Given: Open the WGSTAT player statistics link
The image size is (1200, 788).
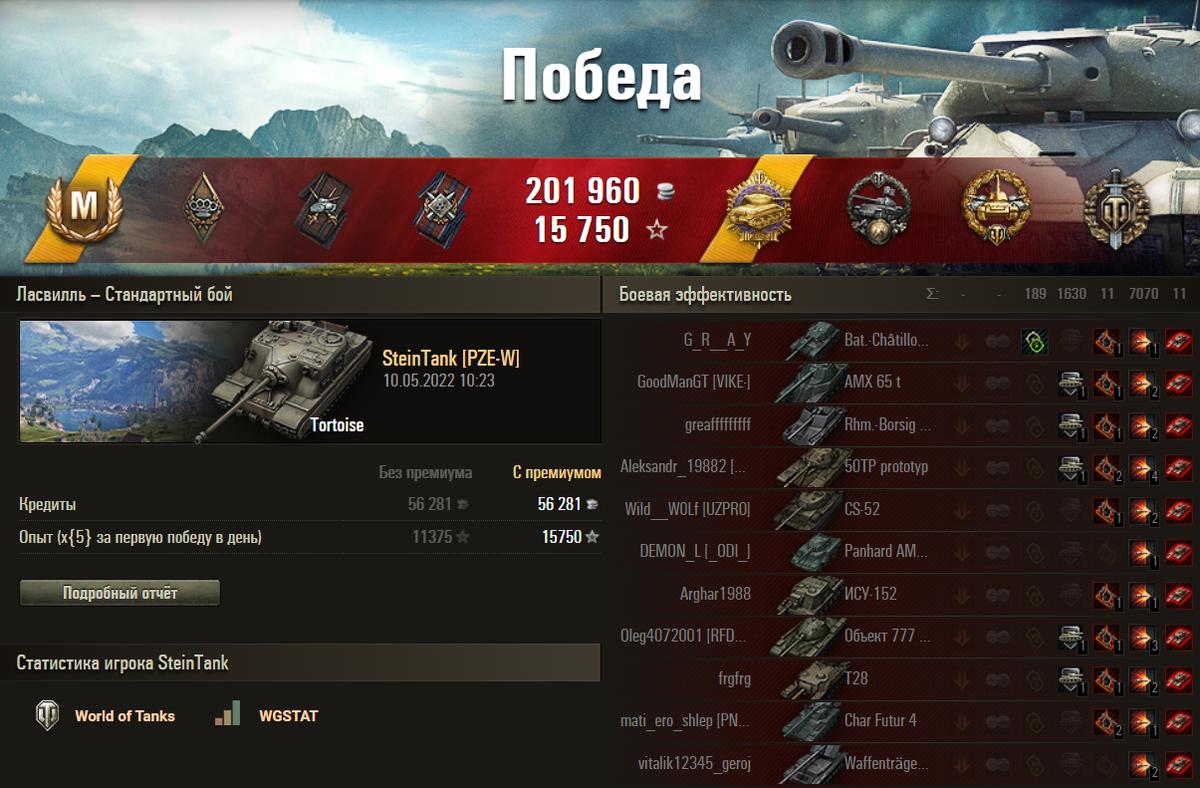Looking at the screenshot, I should pos(288,716).
